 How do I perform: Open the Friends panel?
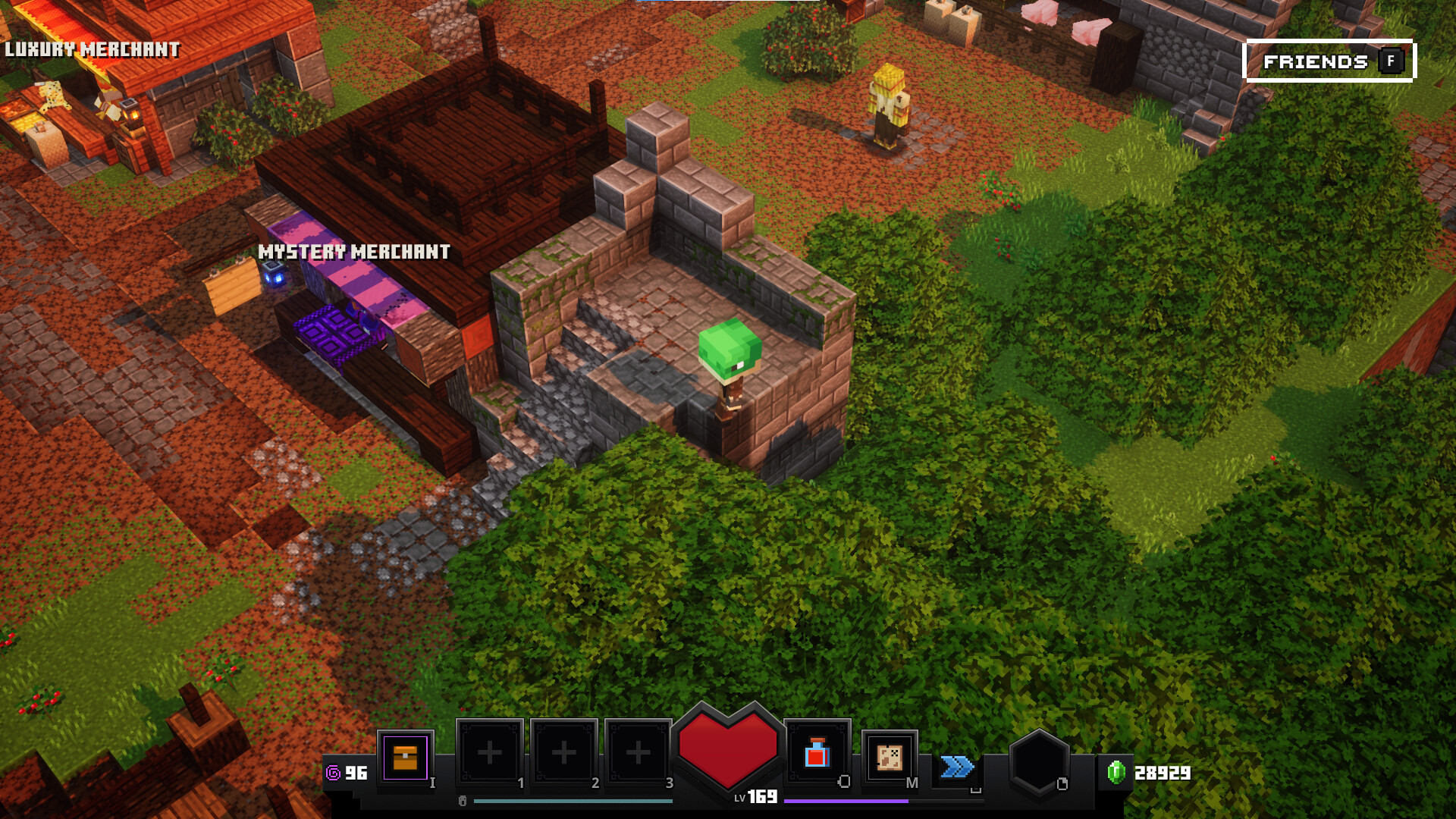(1330, 61)
